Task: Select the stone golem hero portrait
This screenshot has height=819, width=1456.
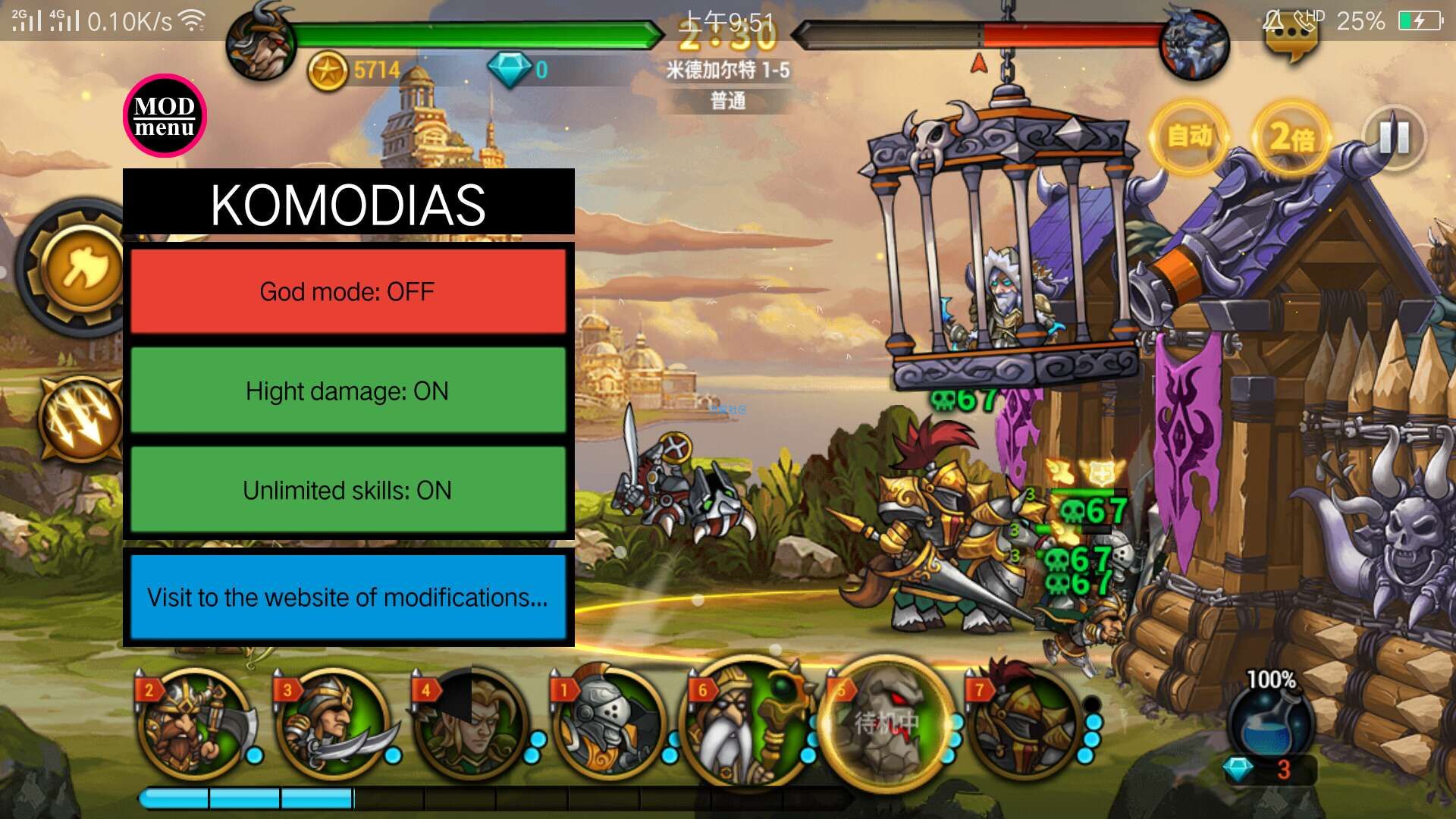Action: 887,724
